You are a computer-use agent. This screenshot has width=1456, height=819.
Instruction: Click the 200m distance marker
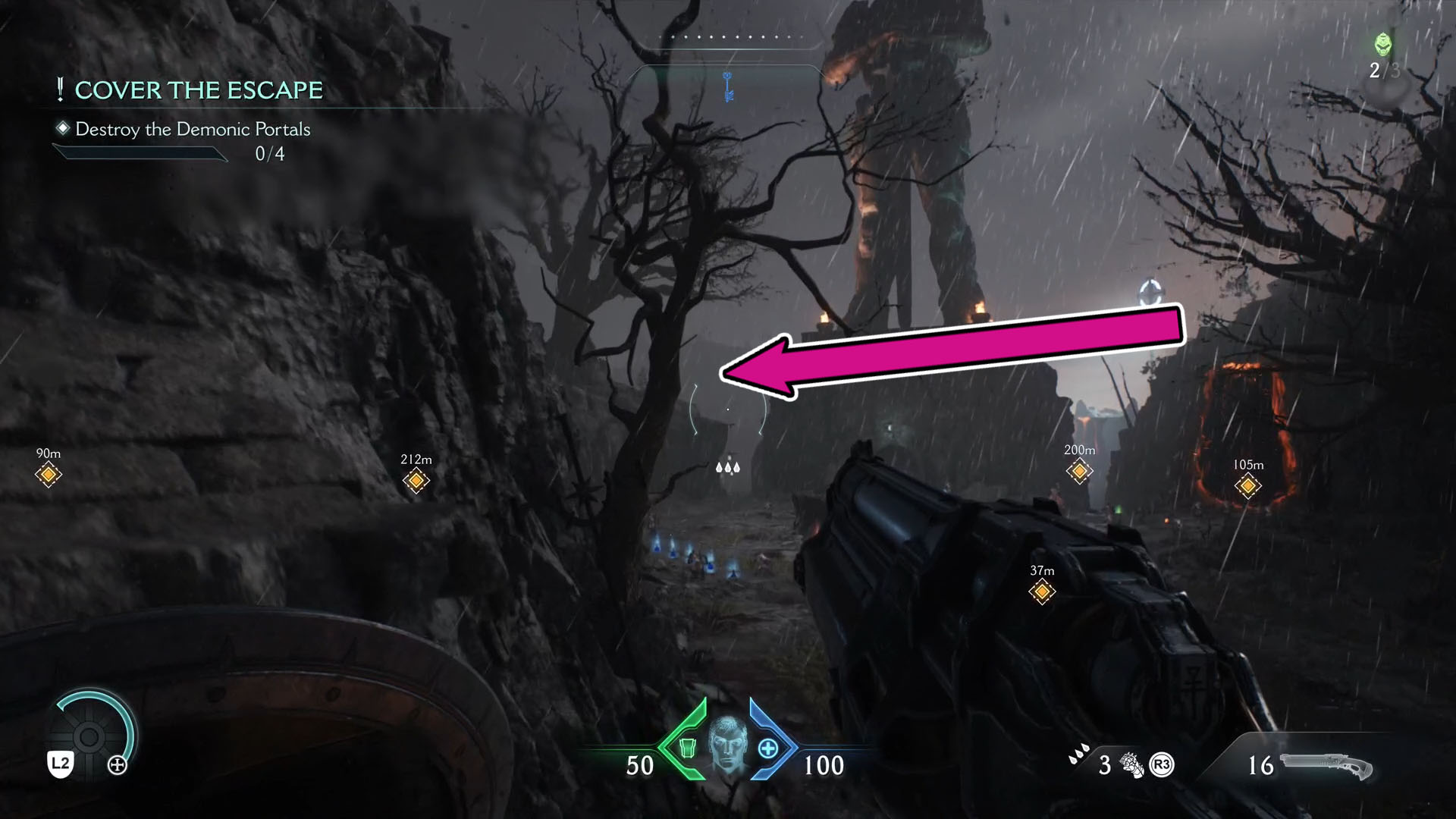click(1078, 469)
